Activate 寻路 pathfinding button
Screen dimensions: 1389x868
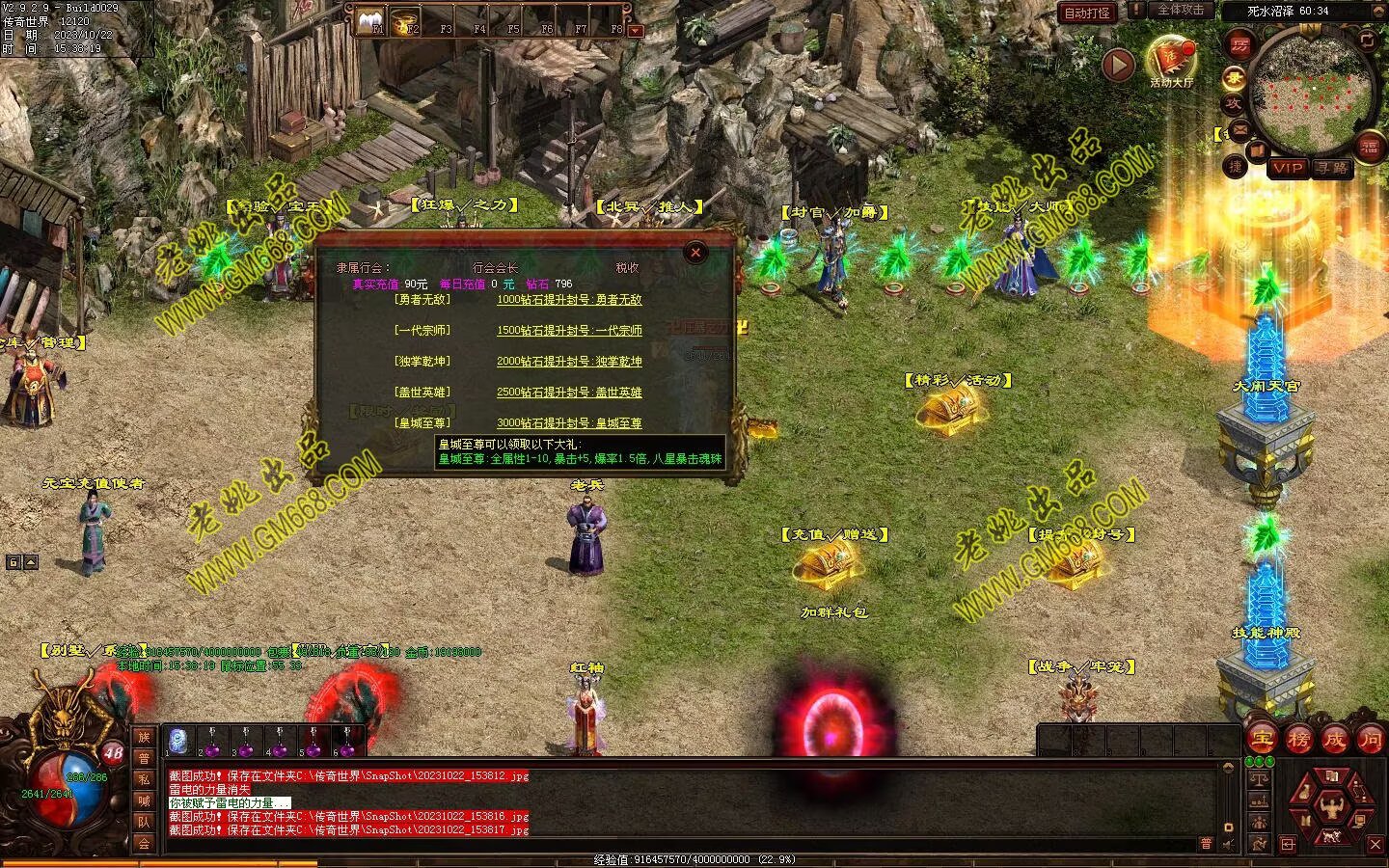1332,168
